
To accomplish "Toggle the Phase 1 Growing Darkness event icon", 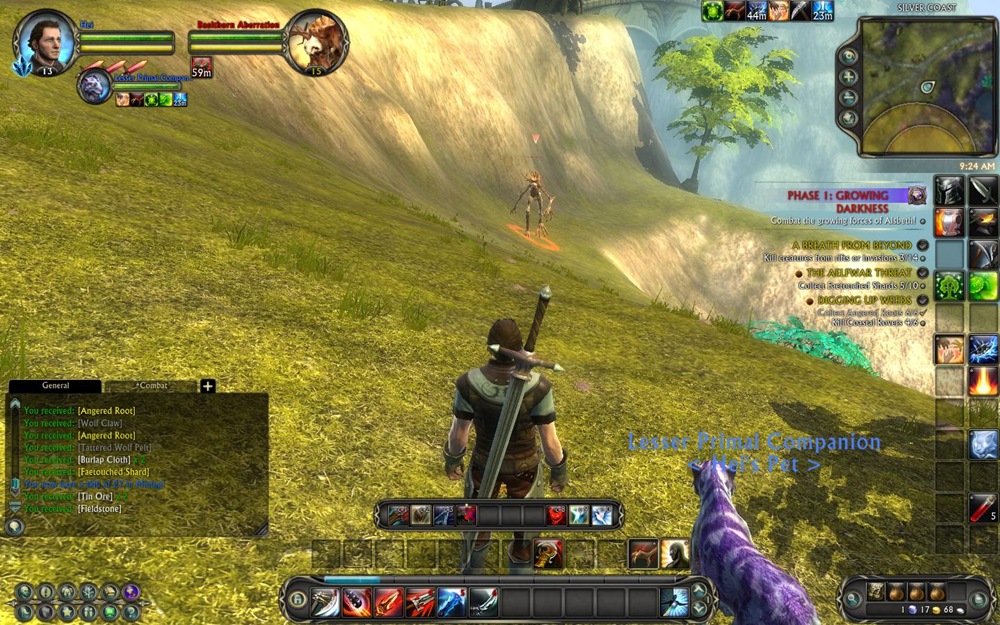I will [x=917, y=195].
